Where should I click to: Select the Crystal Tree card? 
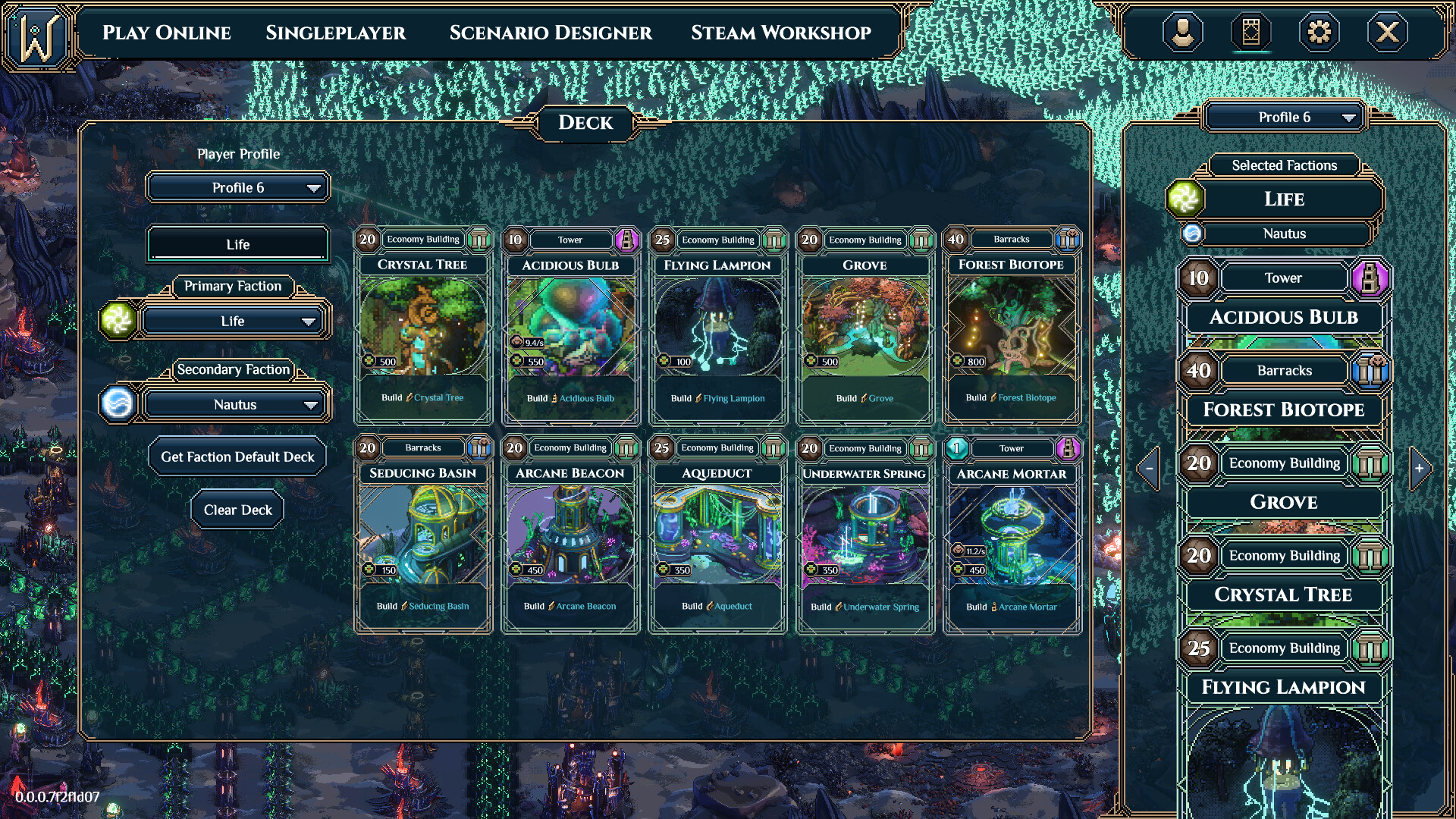click(x=422, y=326)
